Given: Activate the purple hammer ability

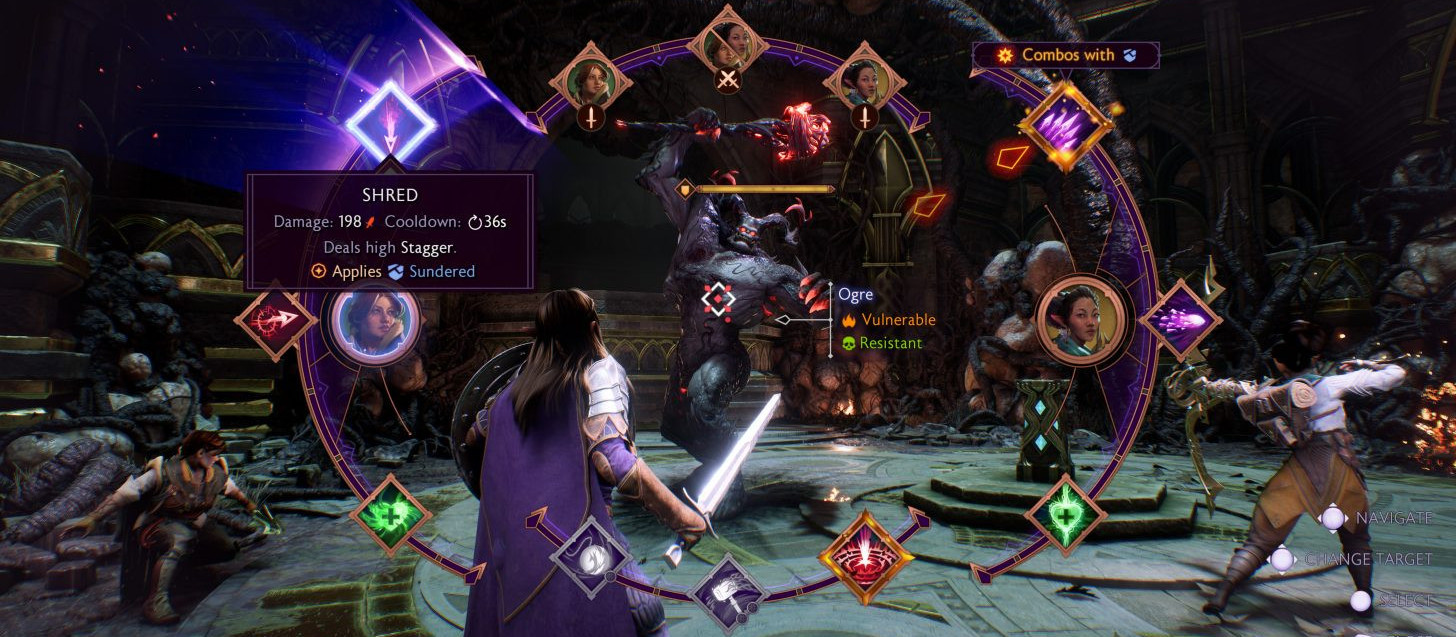Looking at the screenshot, I should click(x=728, y=593).
